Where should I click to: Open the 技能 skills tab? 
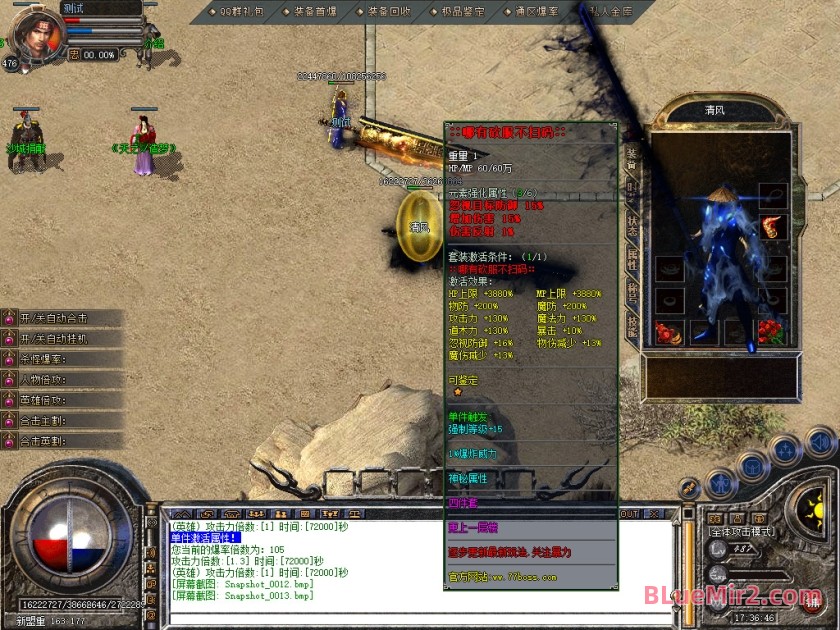click(x=632, y=325)
